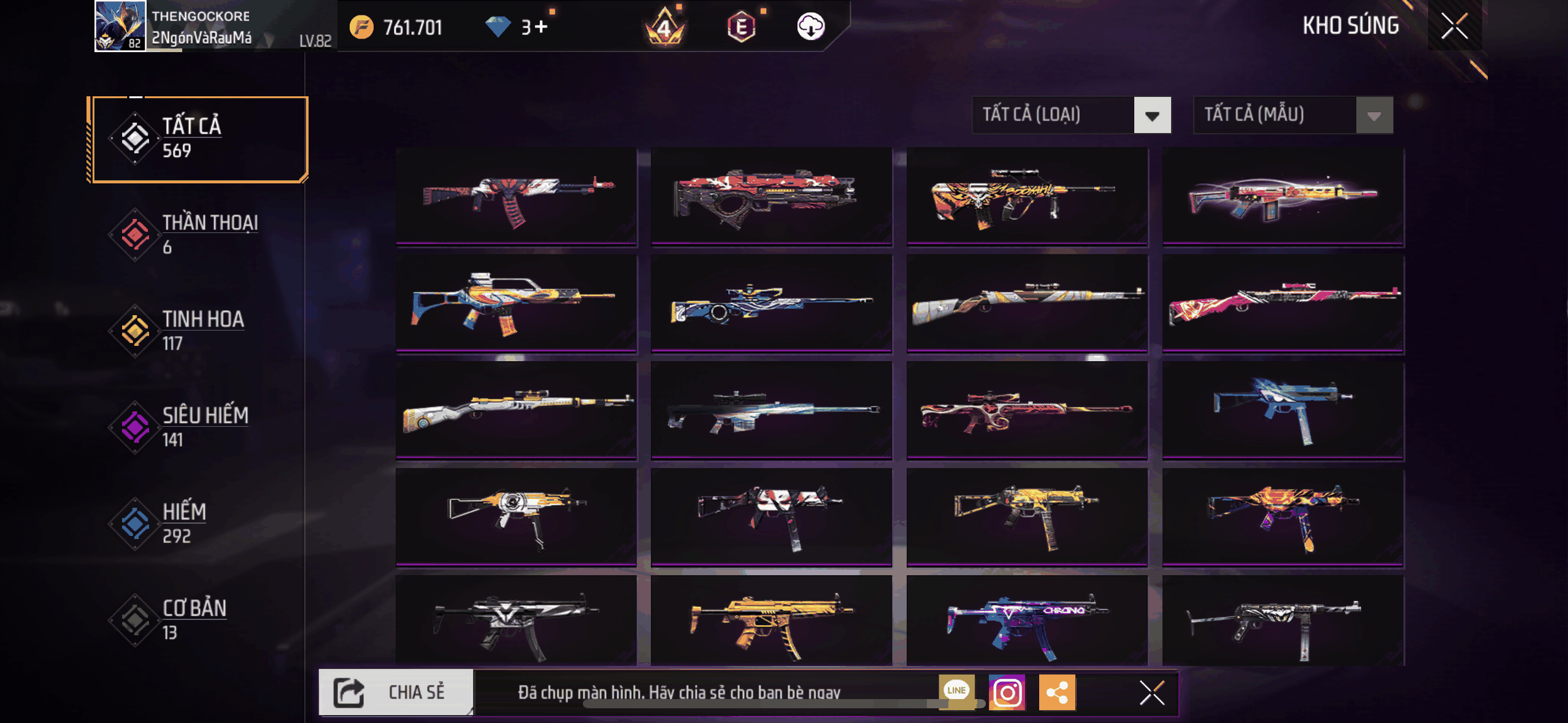Viewport: 1568px width, 723px height.
Task: Close the Kho Súng weapon vault
Action: [x=1454, y=26]
